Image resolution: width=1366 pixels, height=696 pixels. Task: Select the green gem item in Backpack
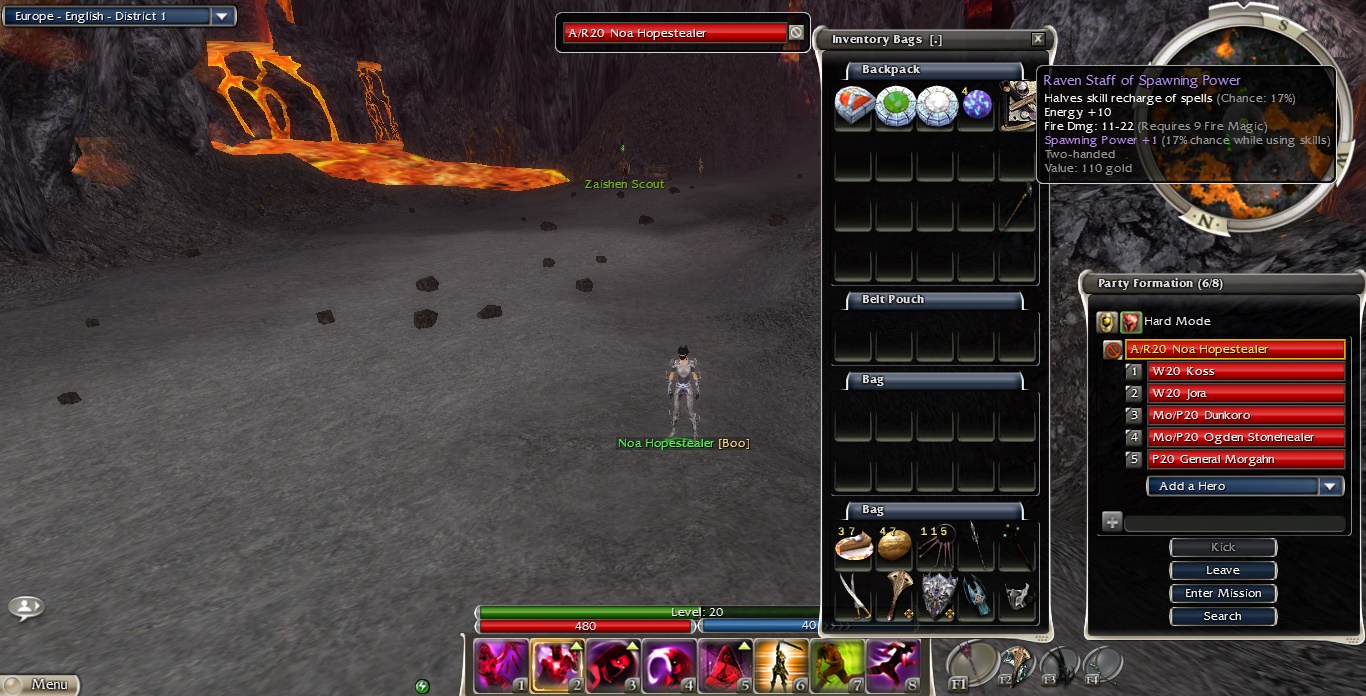tap(895, 105)
